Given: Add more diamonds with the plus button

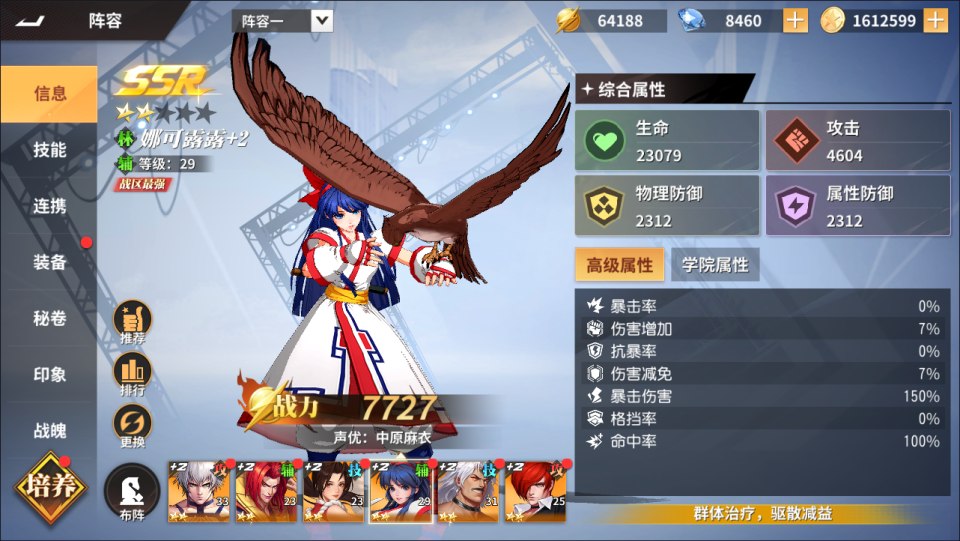Looking at the screenshot, I should 795,20.
